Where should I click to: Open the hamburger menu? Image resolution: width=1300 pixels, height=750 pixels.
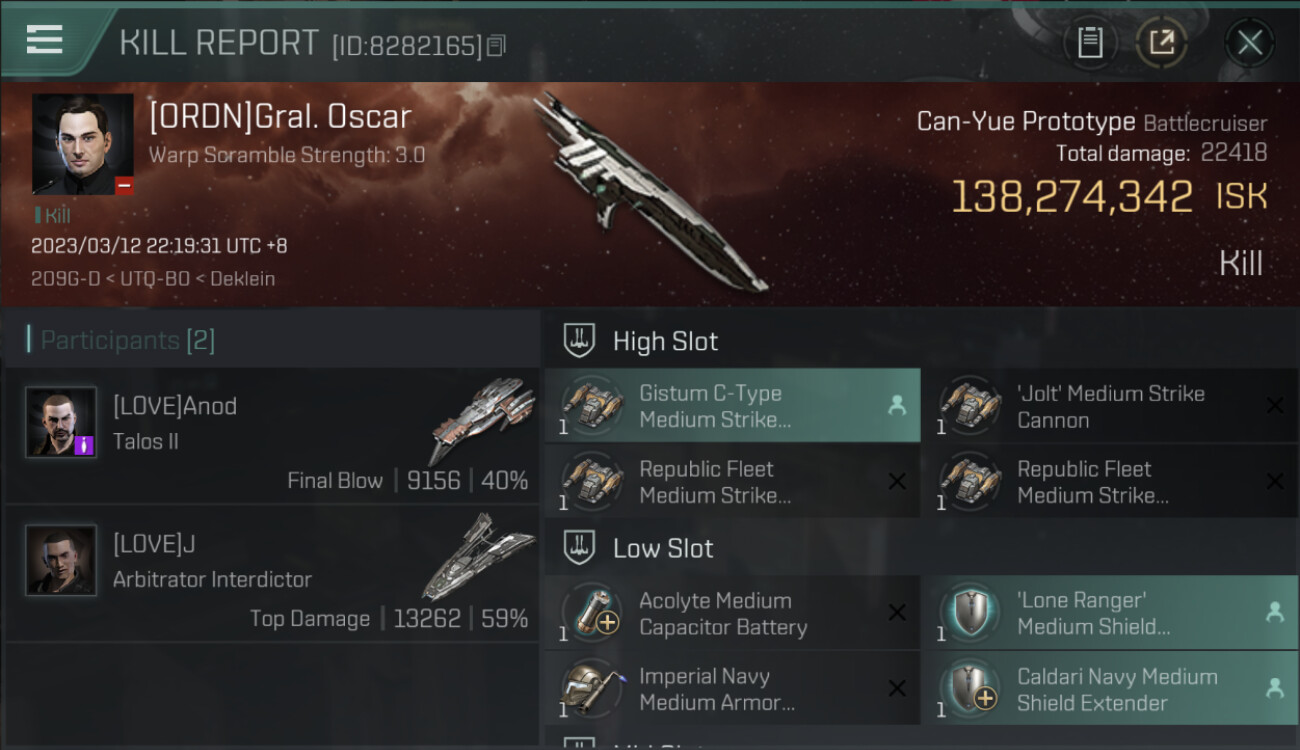[45, 40]
